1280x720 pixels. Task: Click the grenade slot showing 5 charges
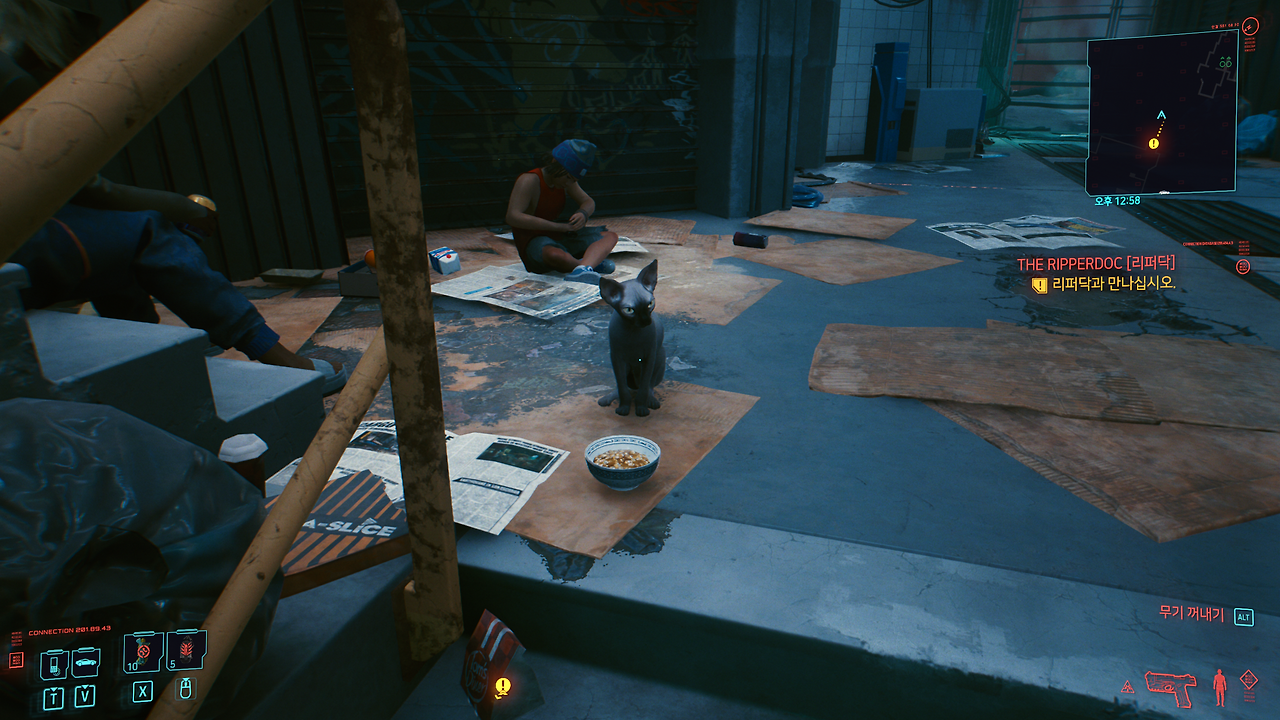pyautogui.click(x=186, y=649)
